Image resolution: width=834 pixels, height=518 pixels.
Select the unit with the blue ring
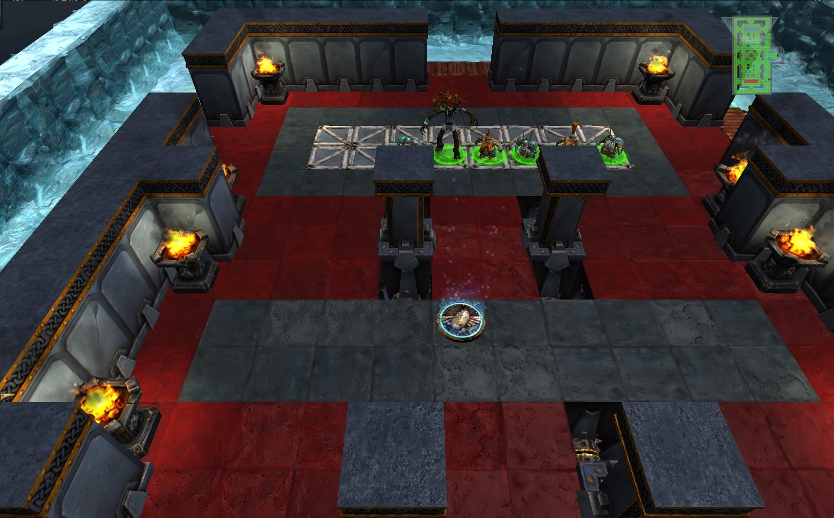pos(461,320)
